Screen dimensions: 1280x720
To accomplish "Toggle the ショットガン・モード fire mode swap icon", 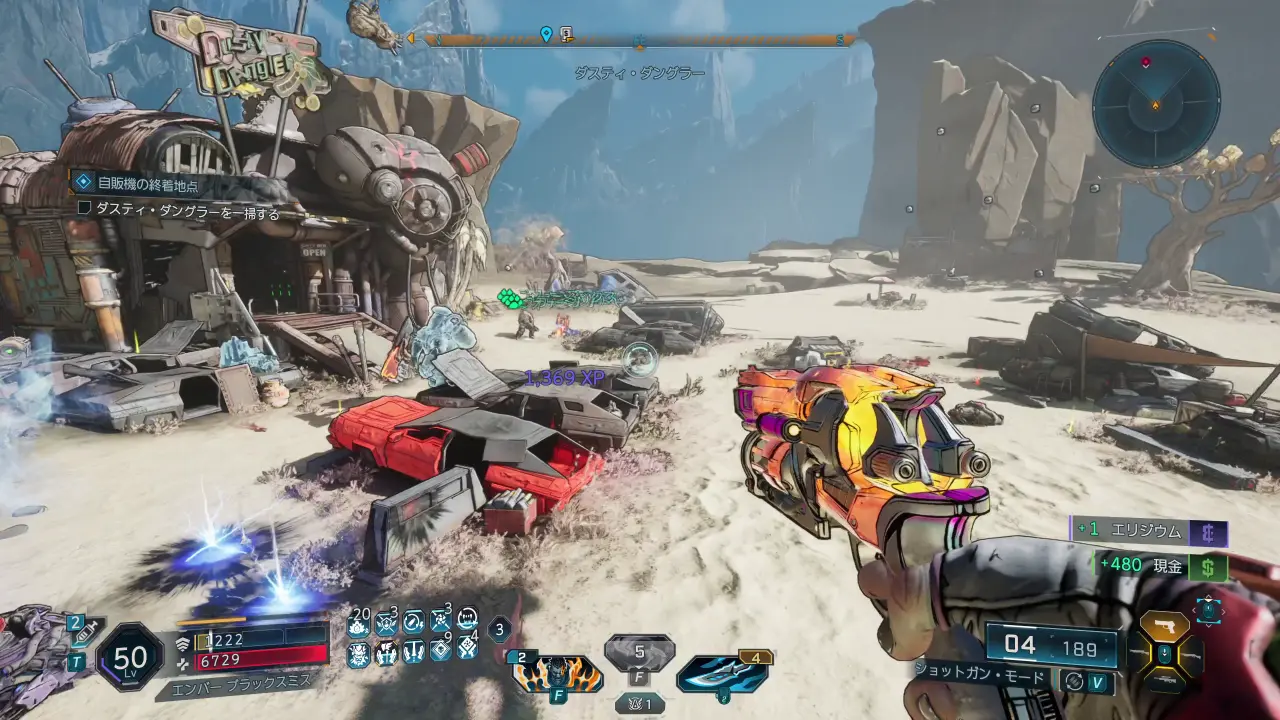I will pos(1073,679).
